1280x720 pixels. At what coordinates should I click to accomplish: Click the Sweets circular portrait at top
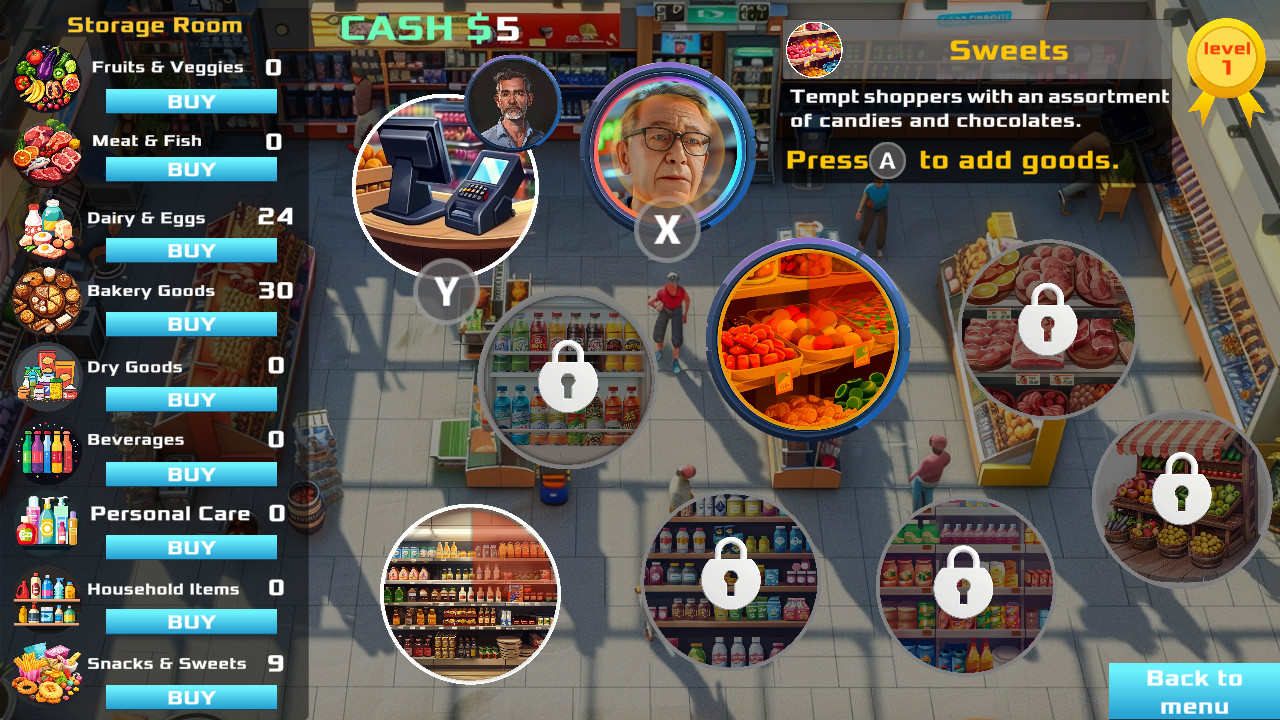816,50
